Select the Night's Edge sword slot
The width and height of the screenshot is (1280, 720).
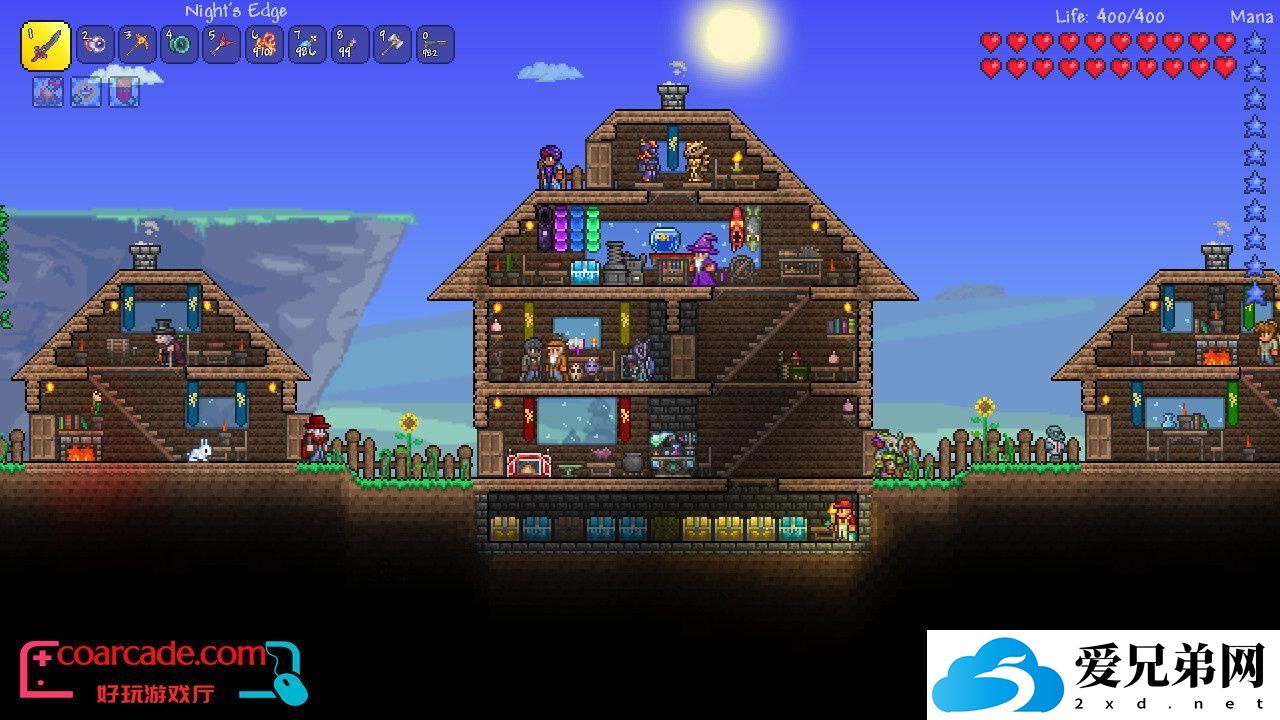point(46,46)
